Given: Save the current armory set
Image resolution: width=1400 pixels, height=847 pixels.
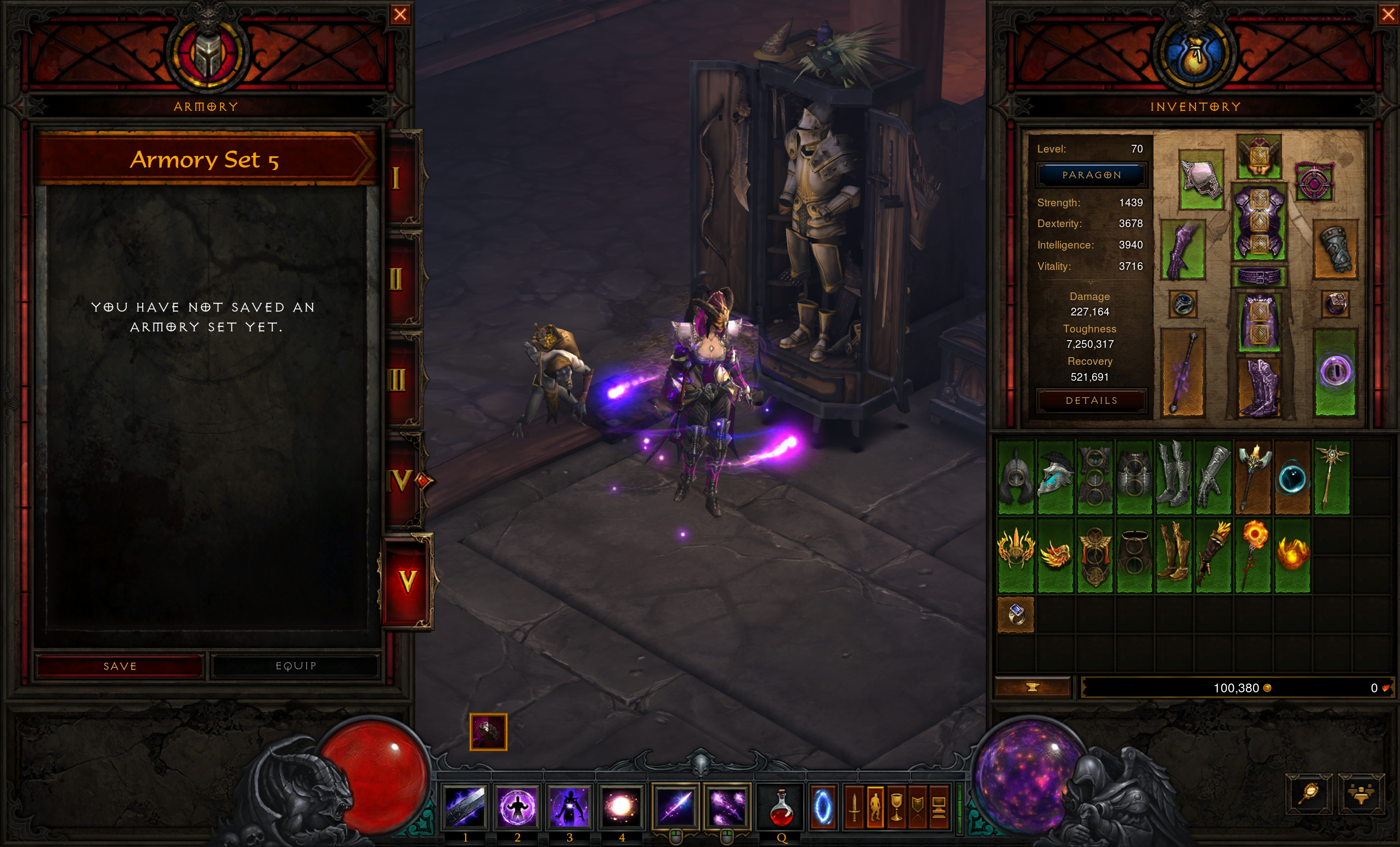Looking at the screenshot, I should [120, 666].
